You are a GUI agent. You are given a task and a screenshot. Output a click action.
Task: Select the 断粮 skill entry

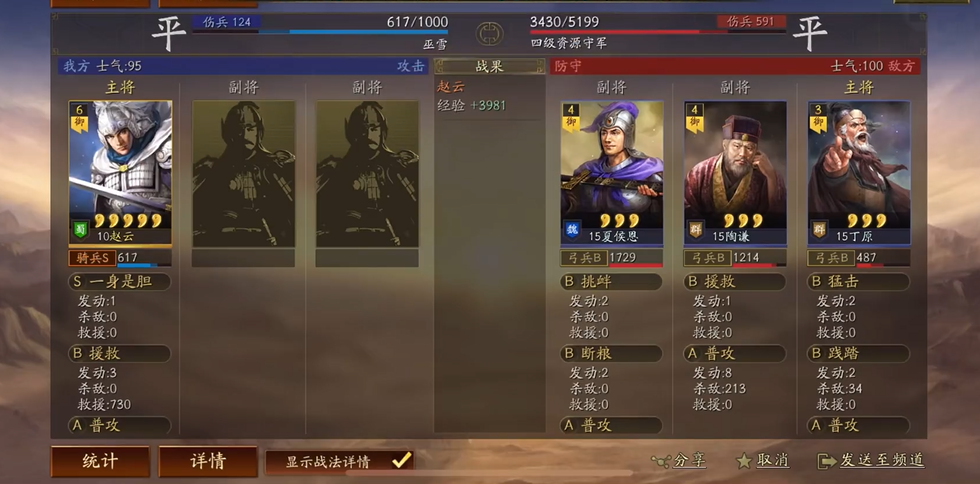[x=611, y=353]
